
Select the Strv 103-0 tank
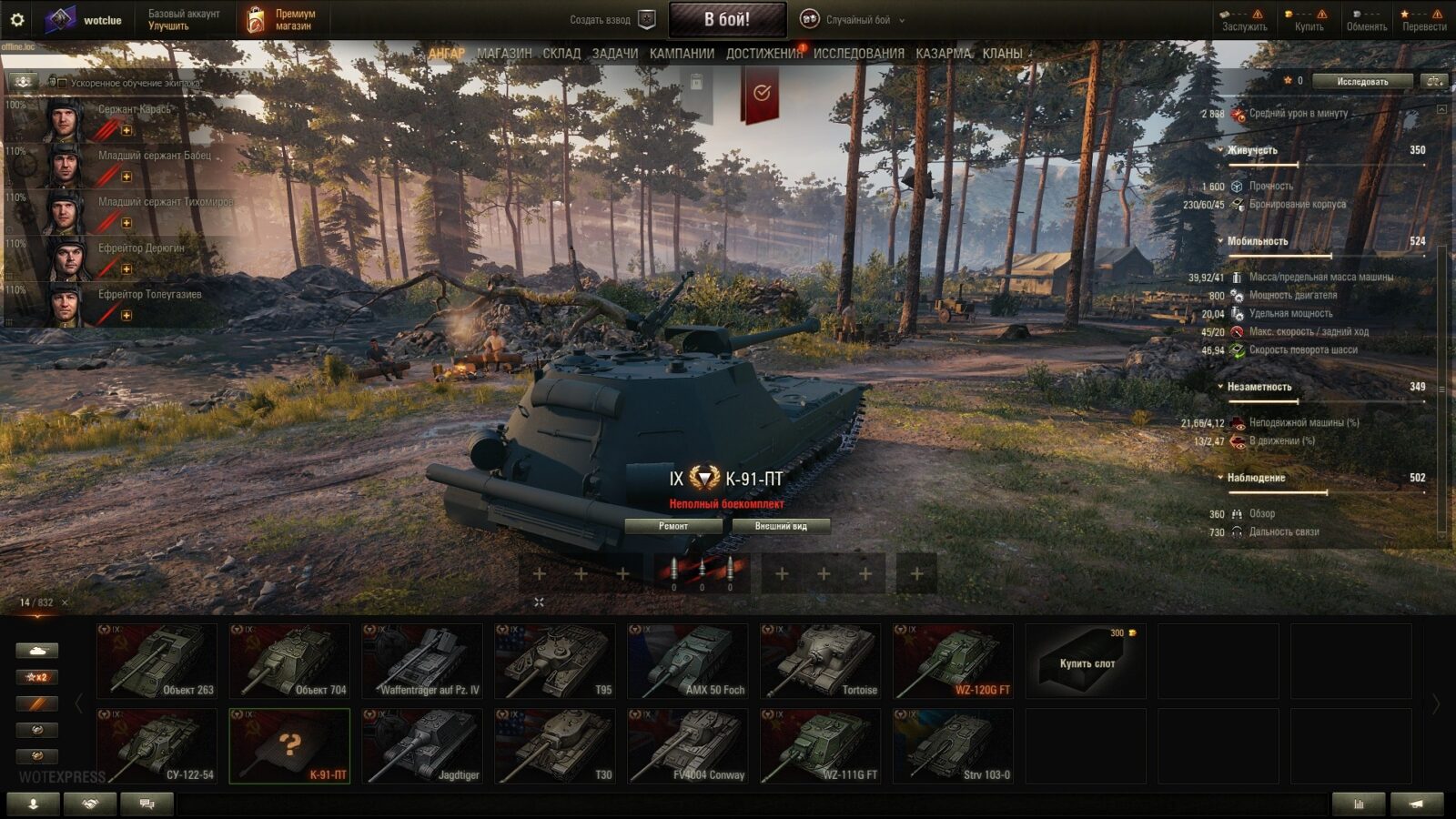tap(953, 746)
